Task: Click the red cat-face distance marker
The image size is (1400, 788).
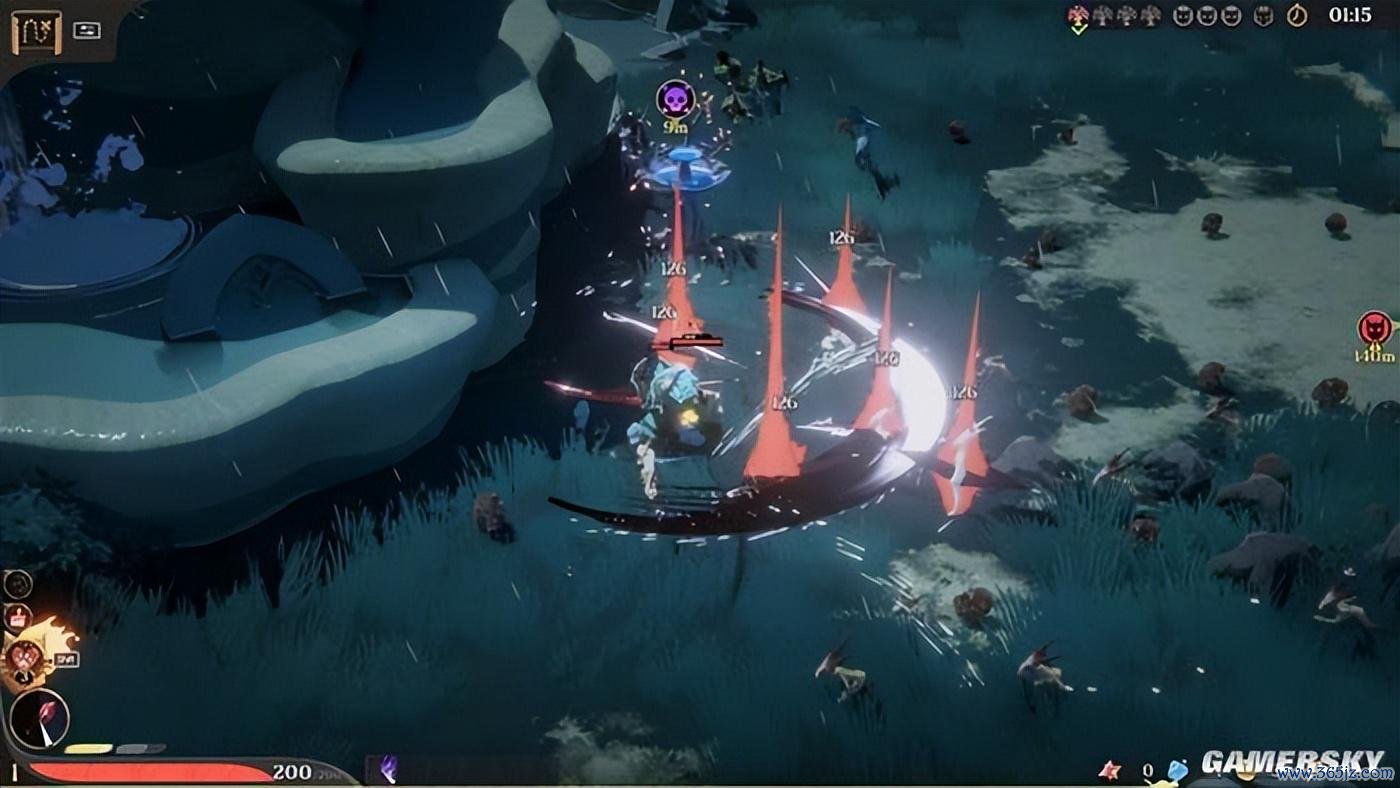Action: pyautogui.click(x=1375, y=328)
